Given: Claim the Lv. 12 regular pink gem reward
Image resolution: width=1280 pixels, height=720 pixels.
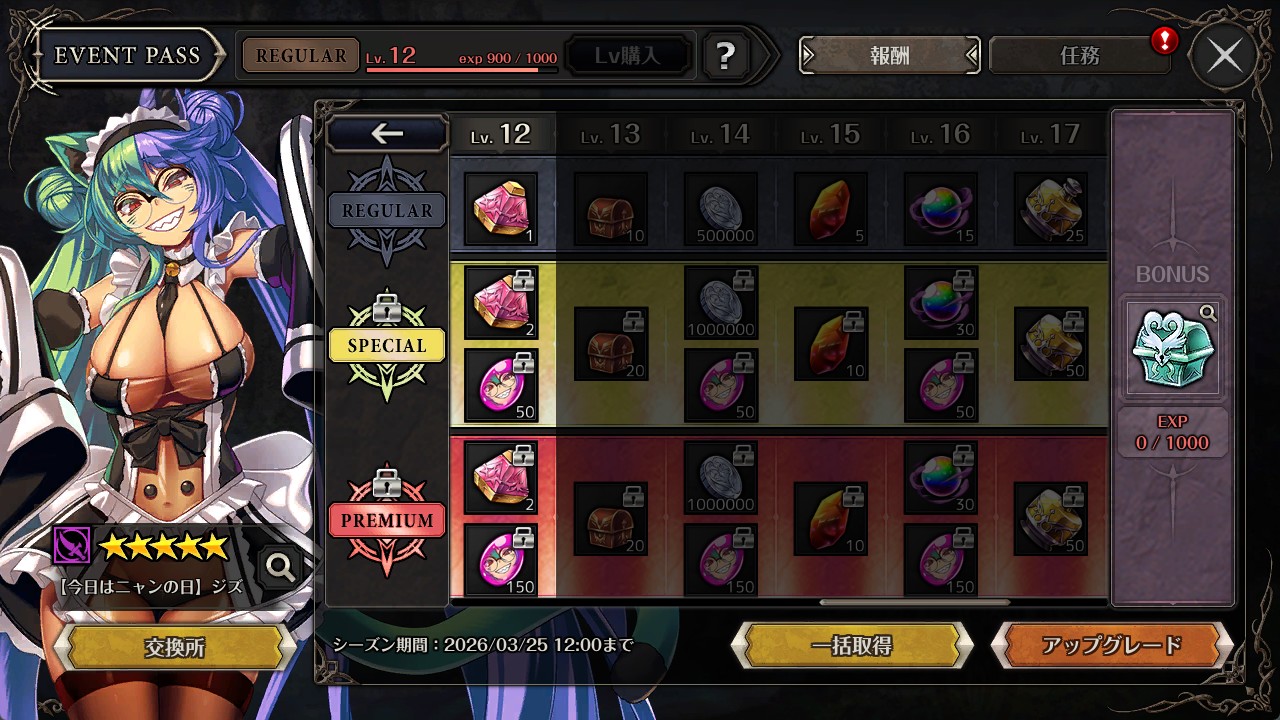Looking at the screenshot, I should (x=501, y=209).
